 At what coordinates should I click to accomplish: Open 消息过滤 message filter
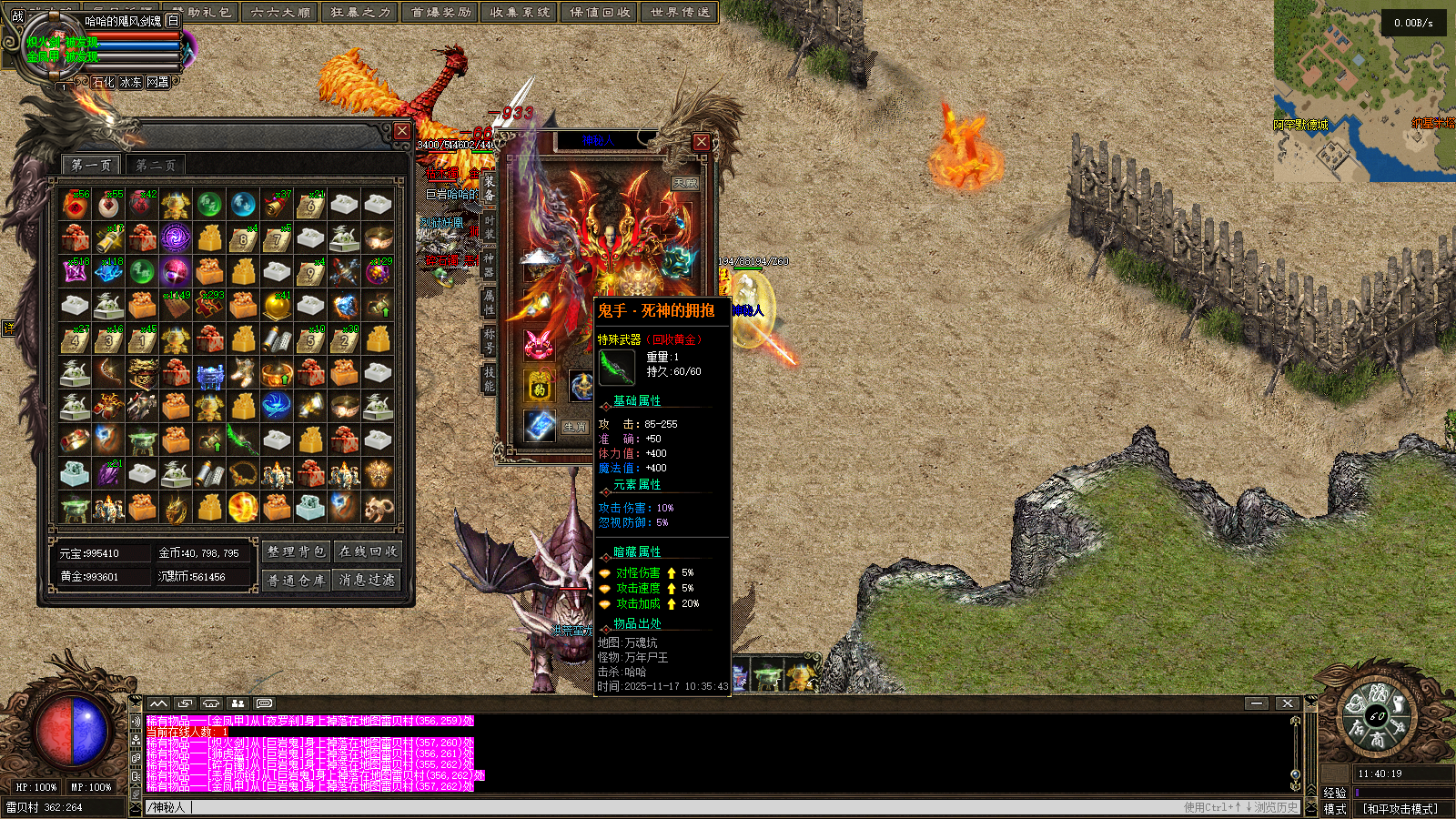[368, 580]
